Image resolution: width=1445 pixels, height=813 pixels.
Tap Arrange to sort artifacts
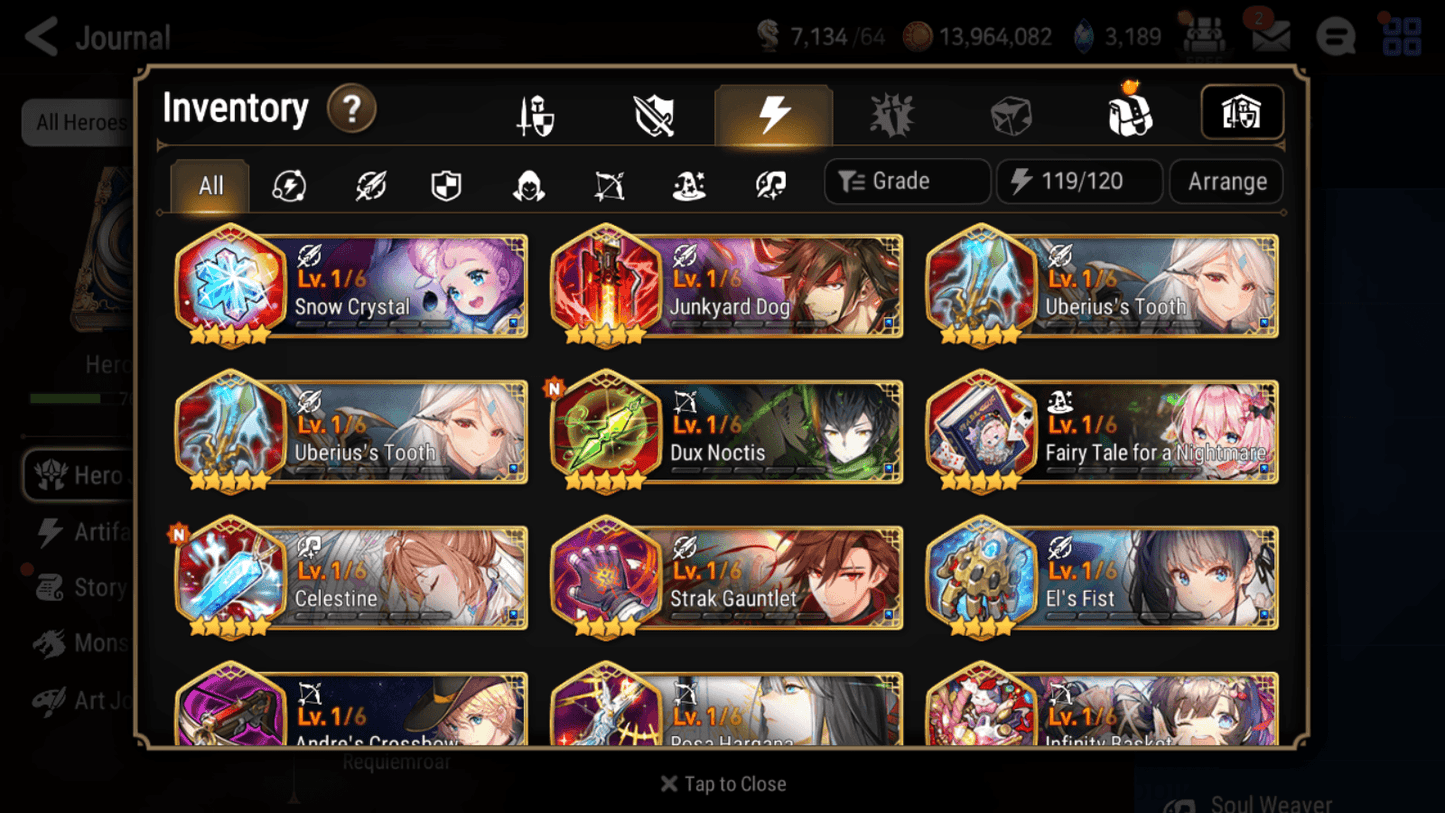coord(1226,181)
